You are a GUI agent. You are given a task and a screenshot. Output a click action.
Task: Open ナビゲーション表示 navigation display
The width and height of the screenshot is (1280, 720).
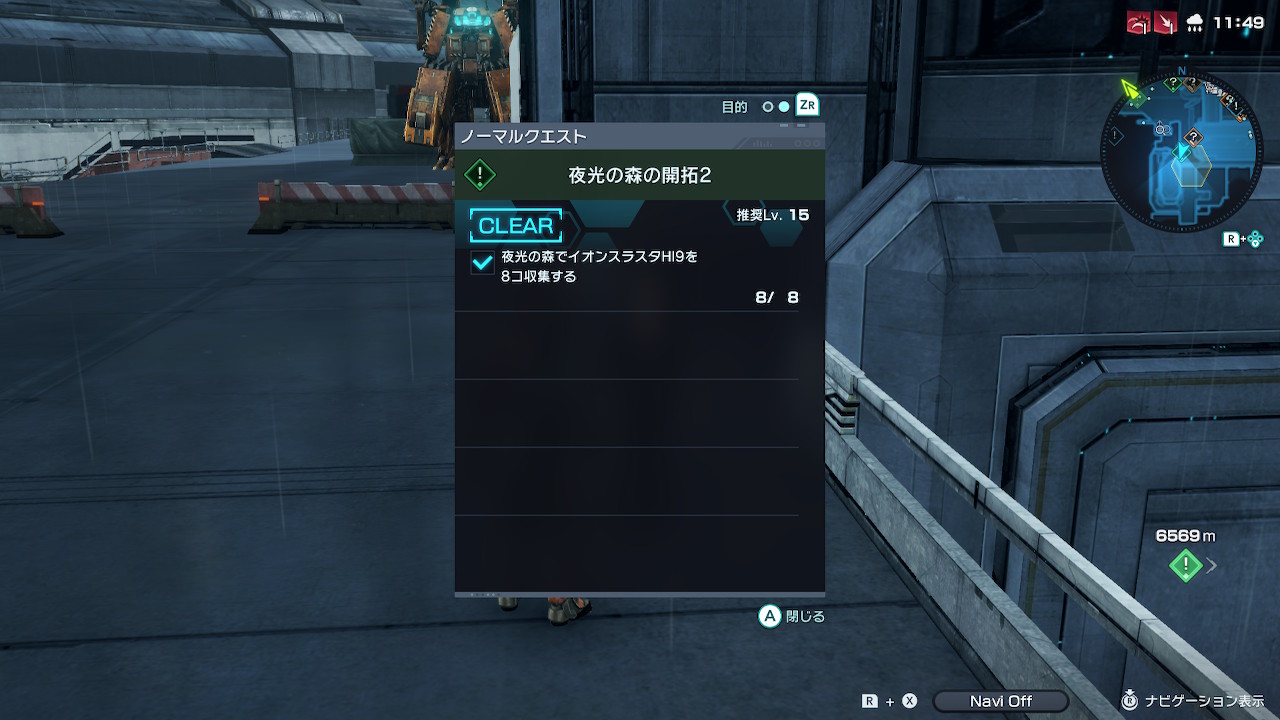pyautogui.click(x=1196, y=701)
